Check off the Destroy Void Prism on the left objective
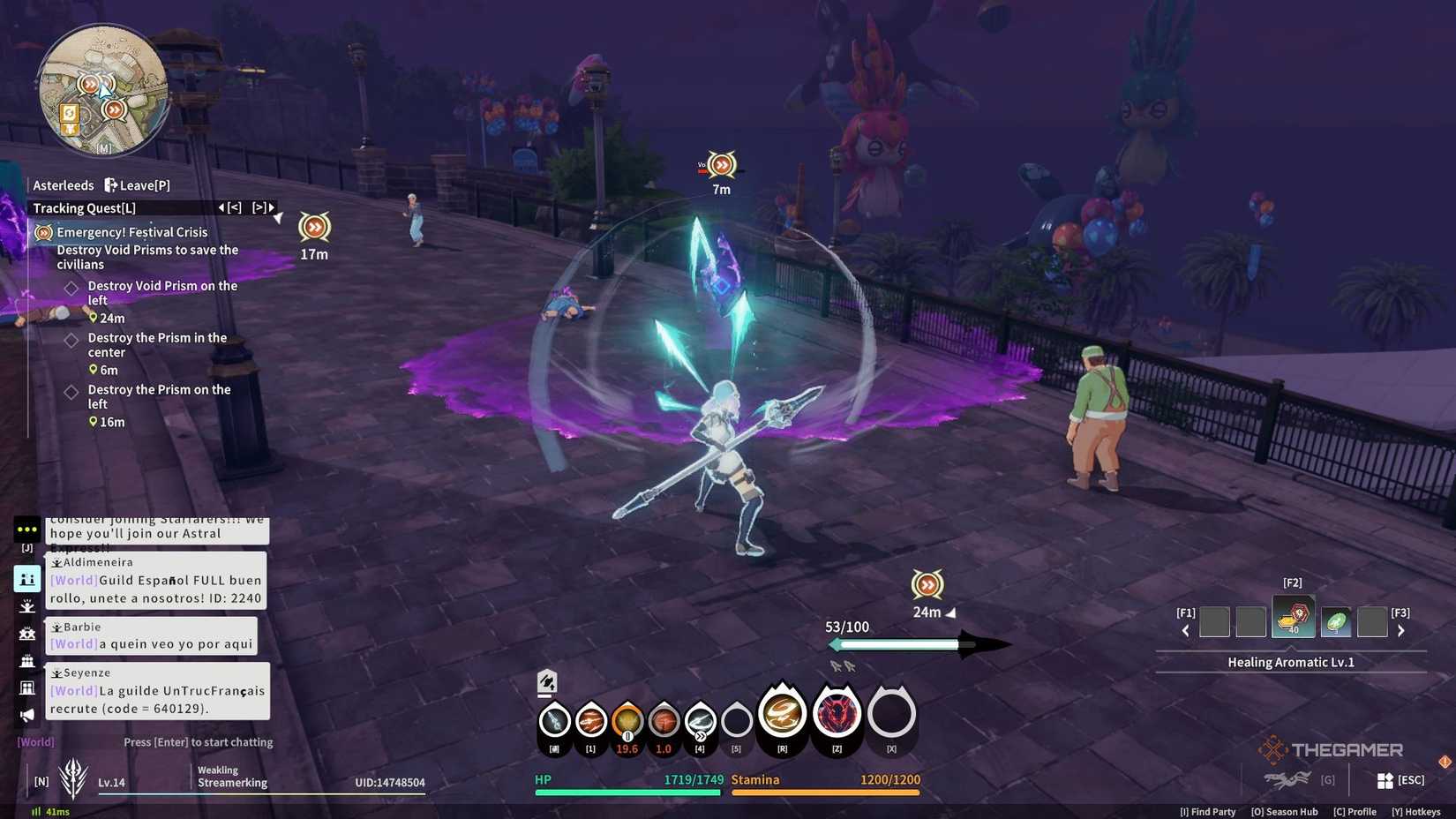1456x819 pixels. coord(71,289)
